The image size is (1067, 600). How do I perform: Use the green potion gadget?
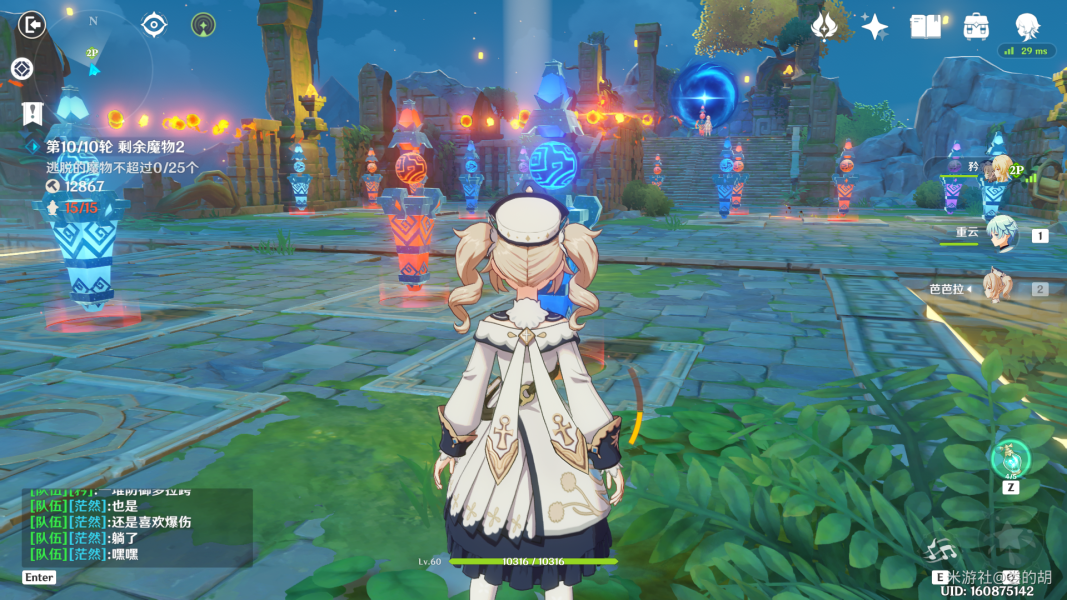point(1010,459)
